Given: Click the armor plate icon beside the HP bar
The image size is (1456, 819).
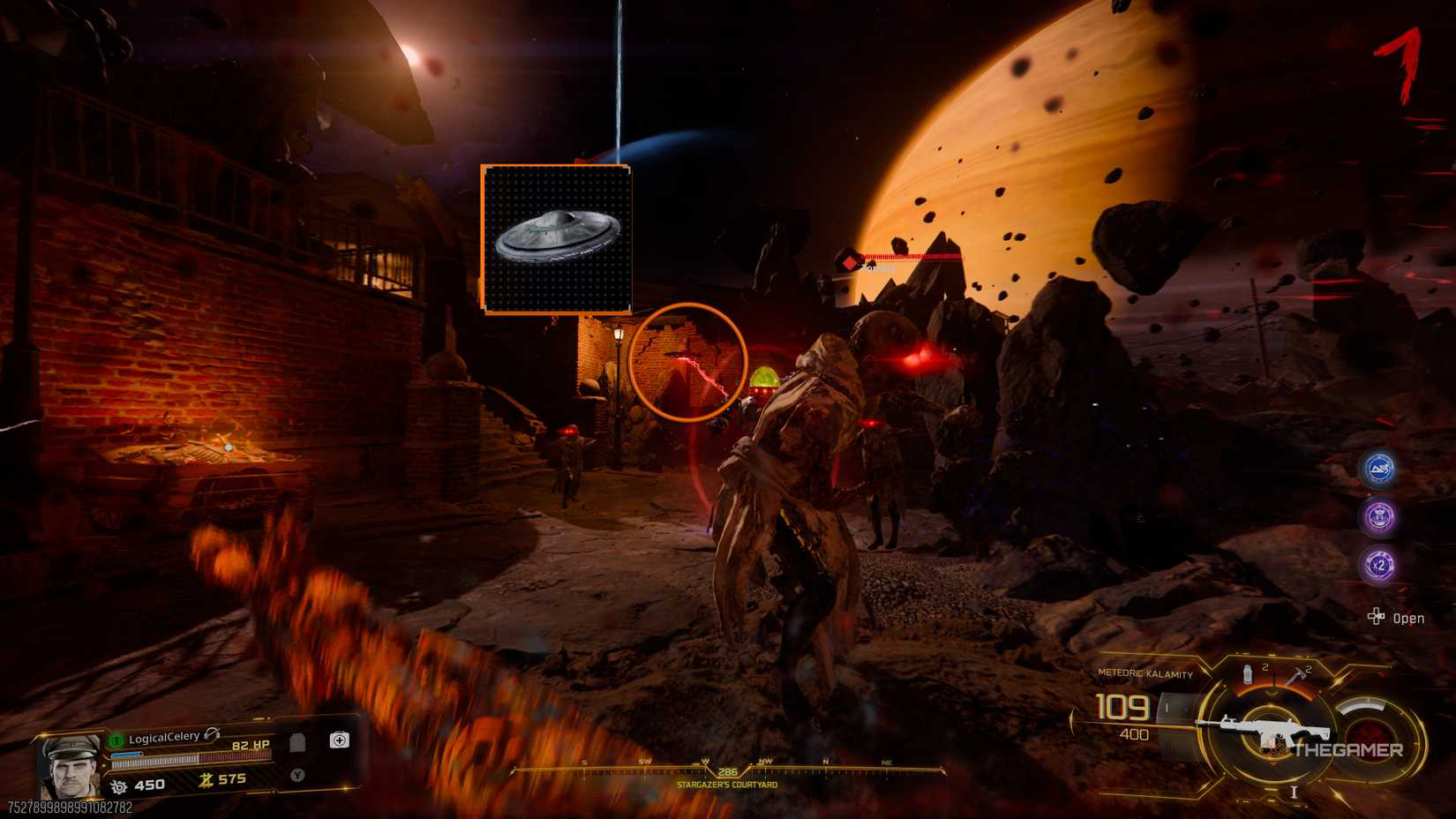Looking at the screenshot, I should (x=298, y=742).
